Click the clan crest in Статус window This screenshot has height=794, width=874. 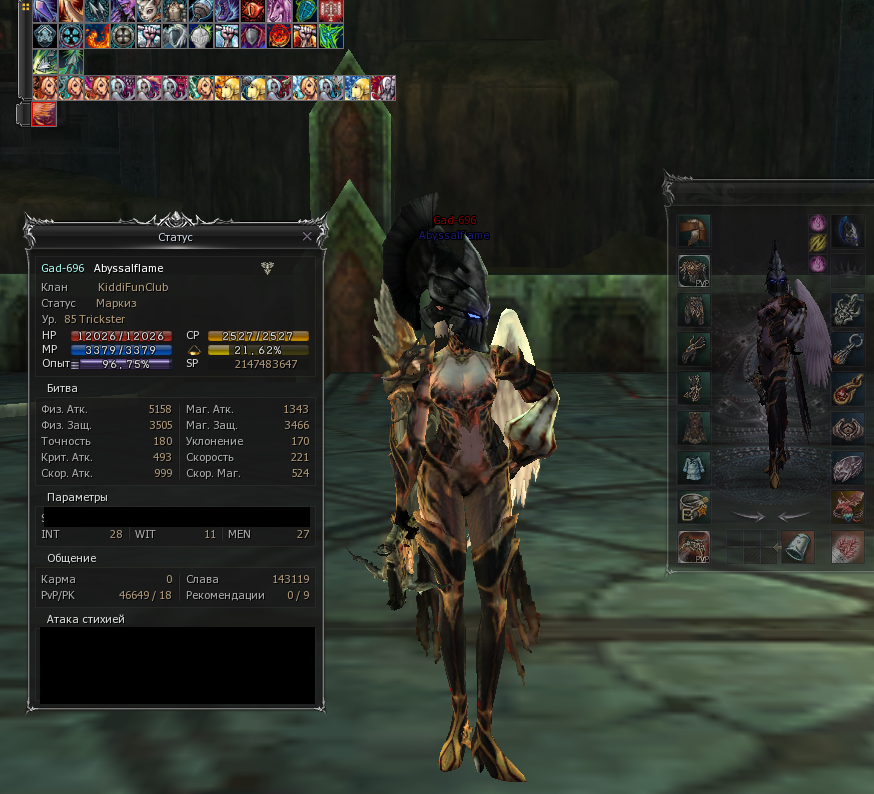point(267,268)
